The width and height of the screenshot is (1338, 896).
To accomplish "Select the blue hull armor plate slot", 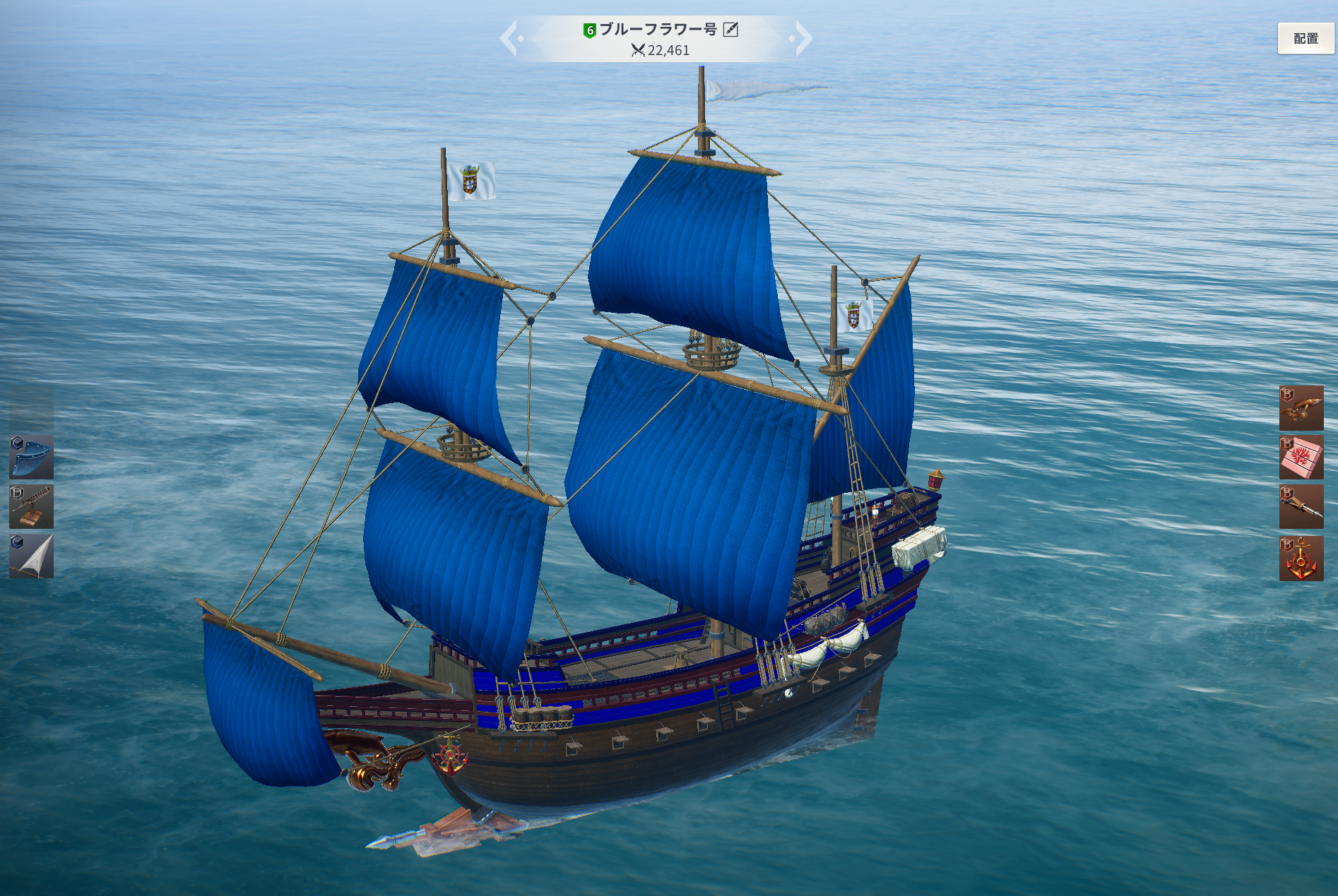I will click(31, 457).
